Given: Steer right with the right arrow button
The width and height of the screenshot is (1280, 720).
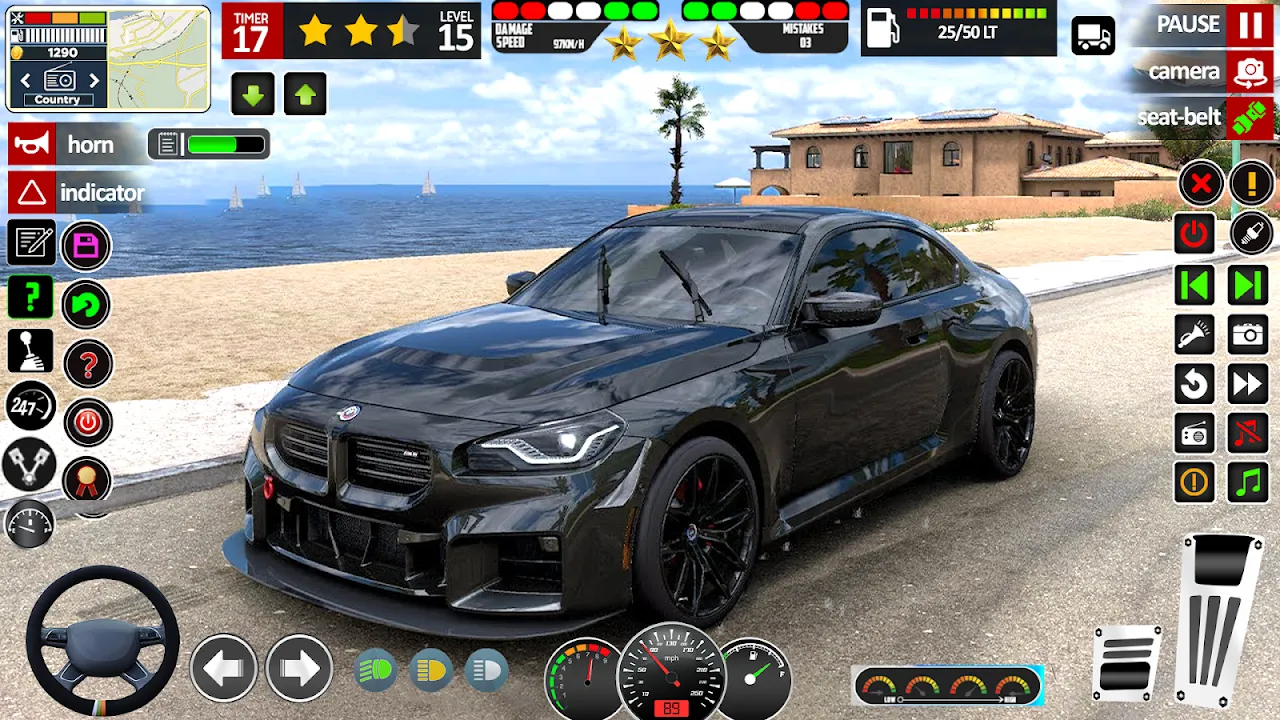Looking at the screenshot, I should click(x=299, y=667).
